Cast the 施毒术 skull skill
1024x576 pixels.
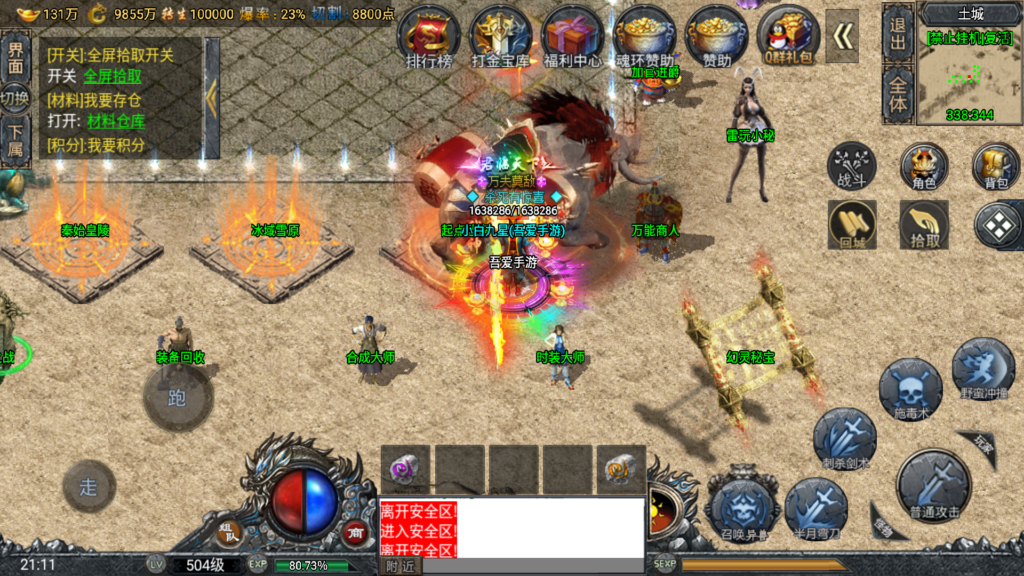pyautogui.click(x=910, y=389)
